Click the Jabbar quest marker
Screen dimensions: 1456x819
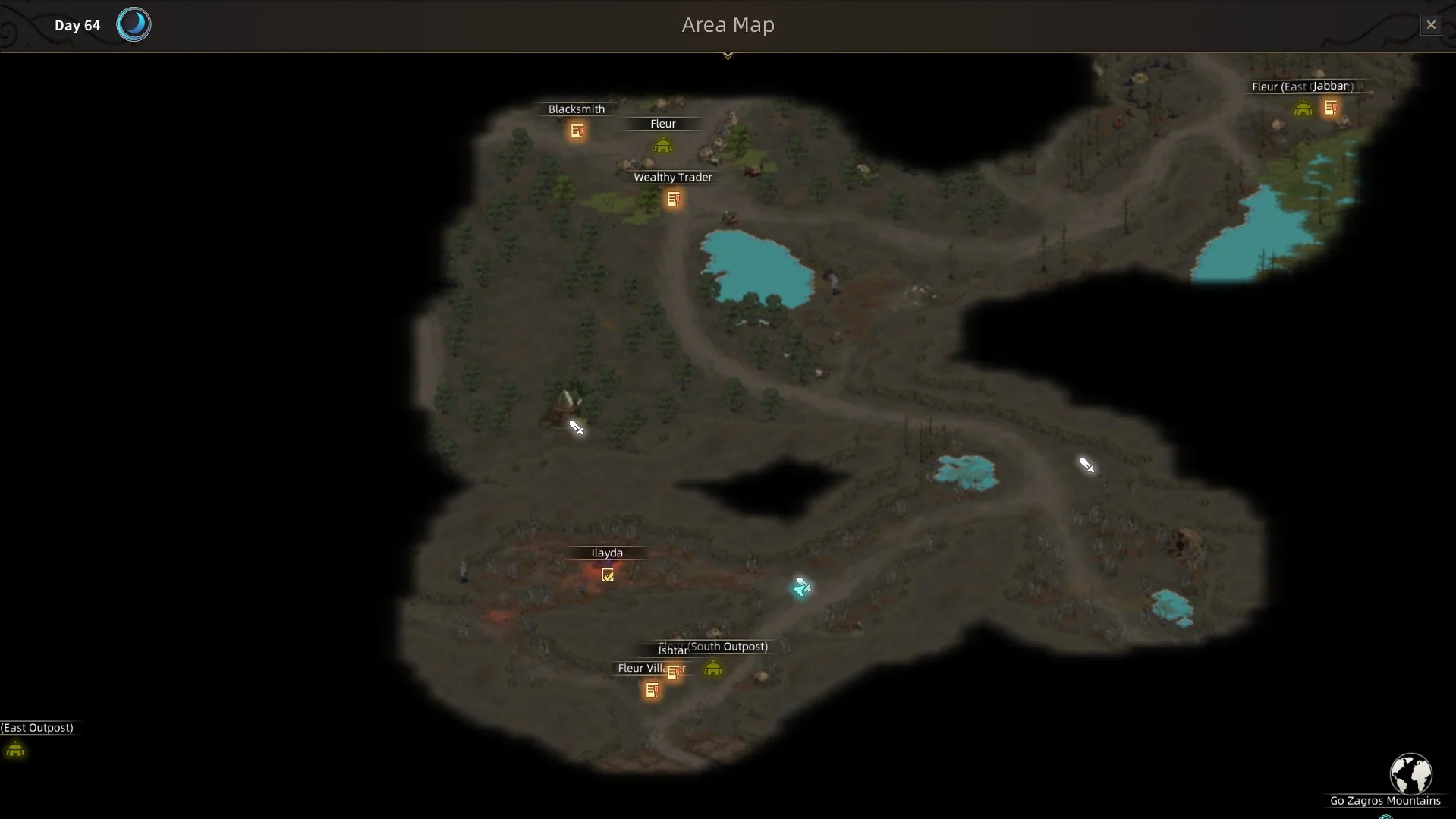click(x=1331, y=109)
